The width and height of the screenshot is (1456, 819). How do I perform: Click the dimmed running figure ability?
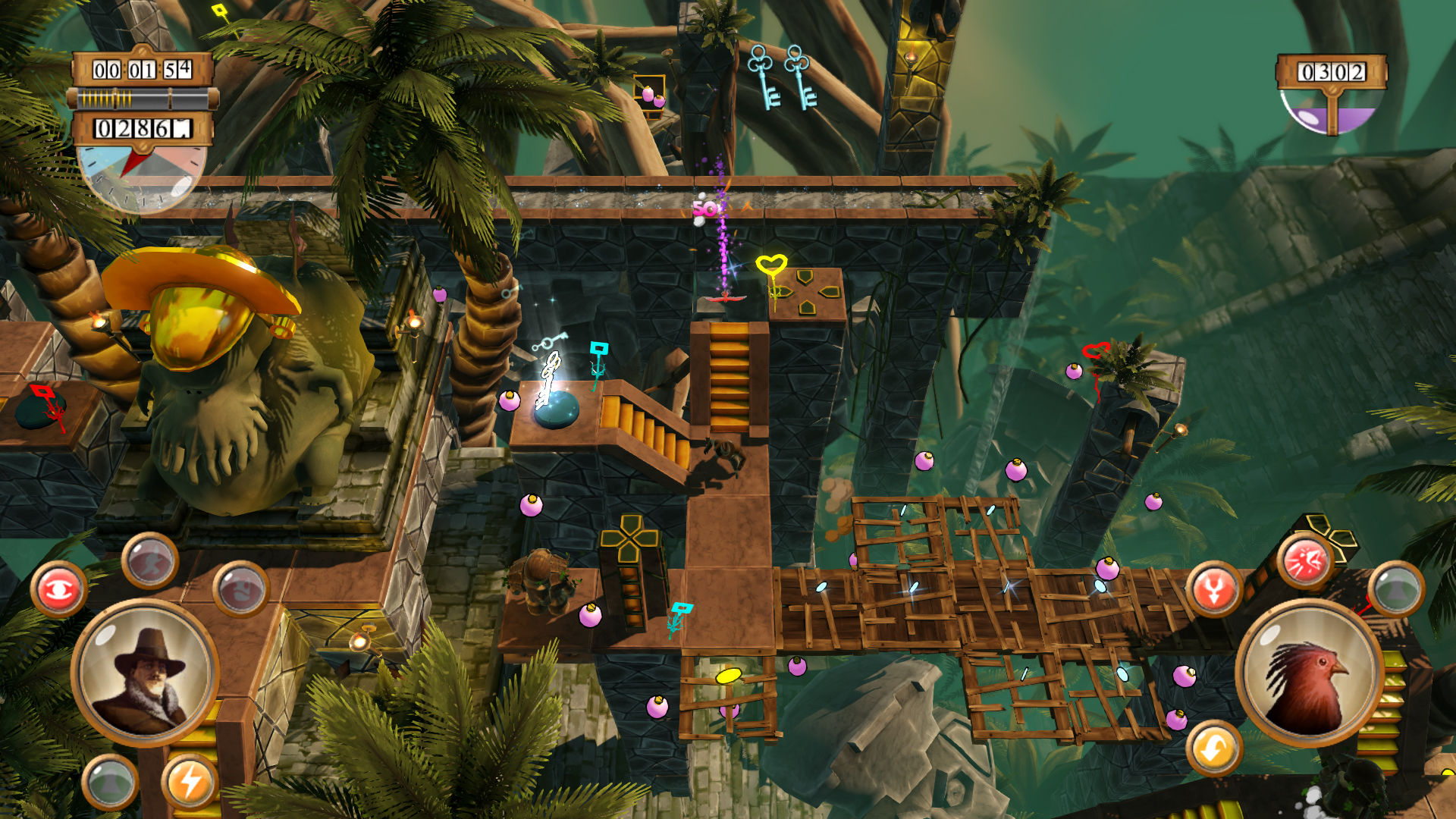150,561
